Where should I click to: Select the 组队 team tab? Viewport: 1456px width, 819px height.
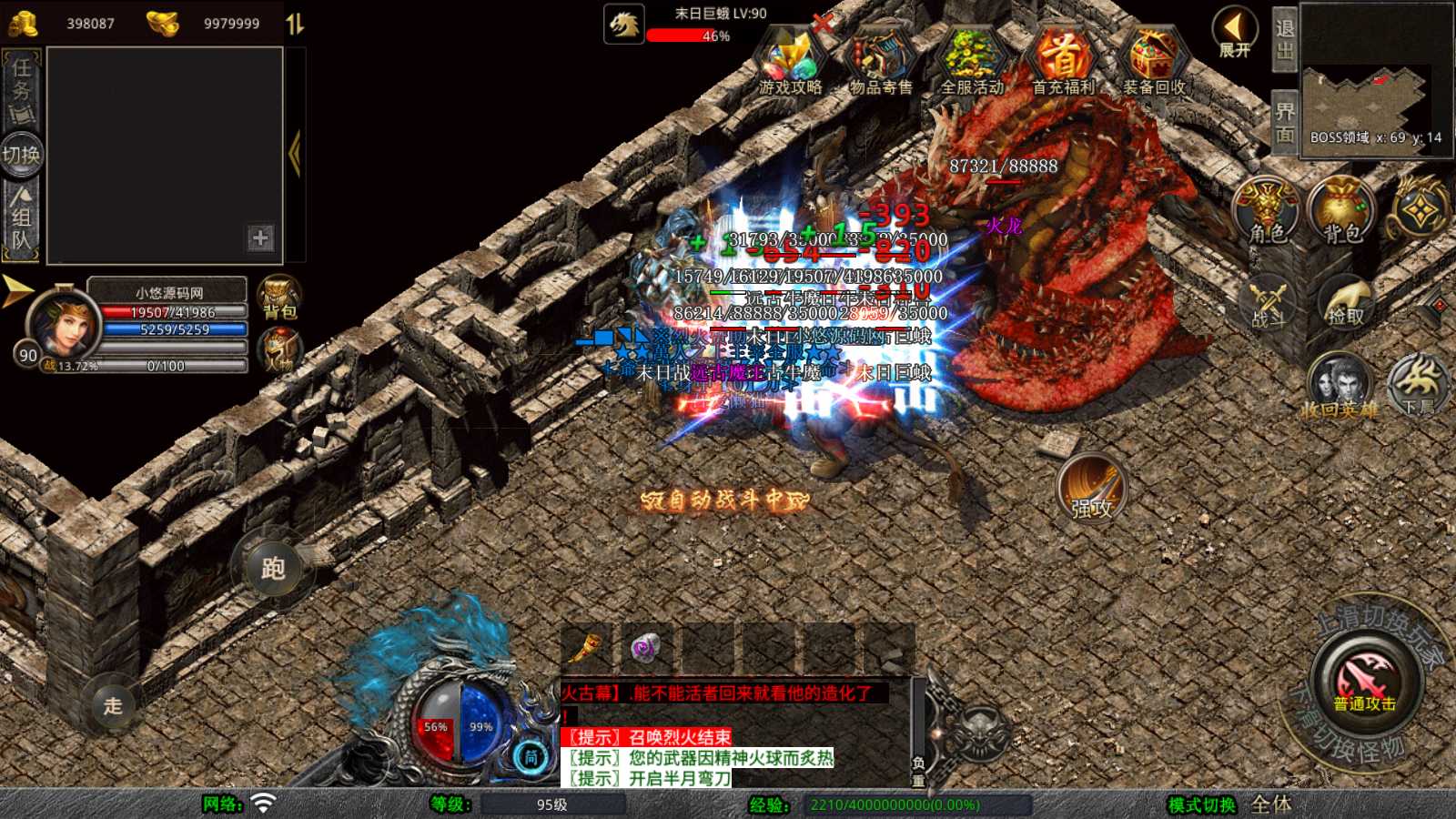[22, 218]
